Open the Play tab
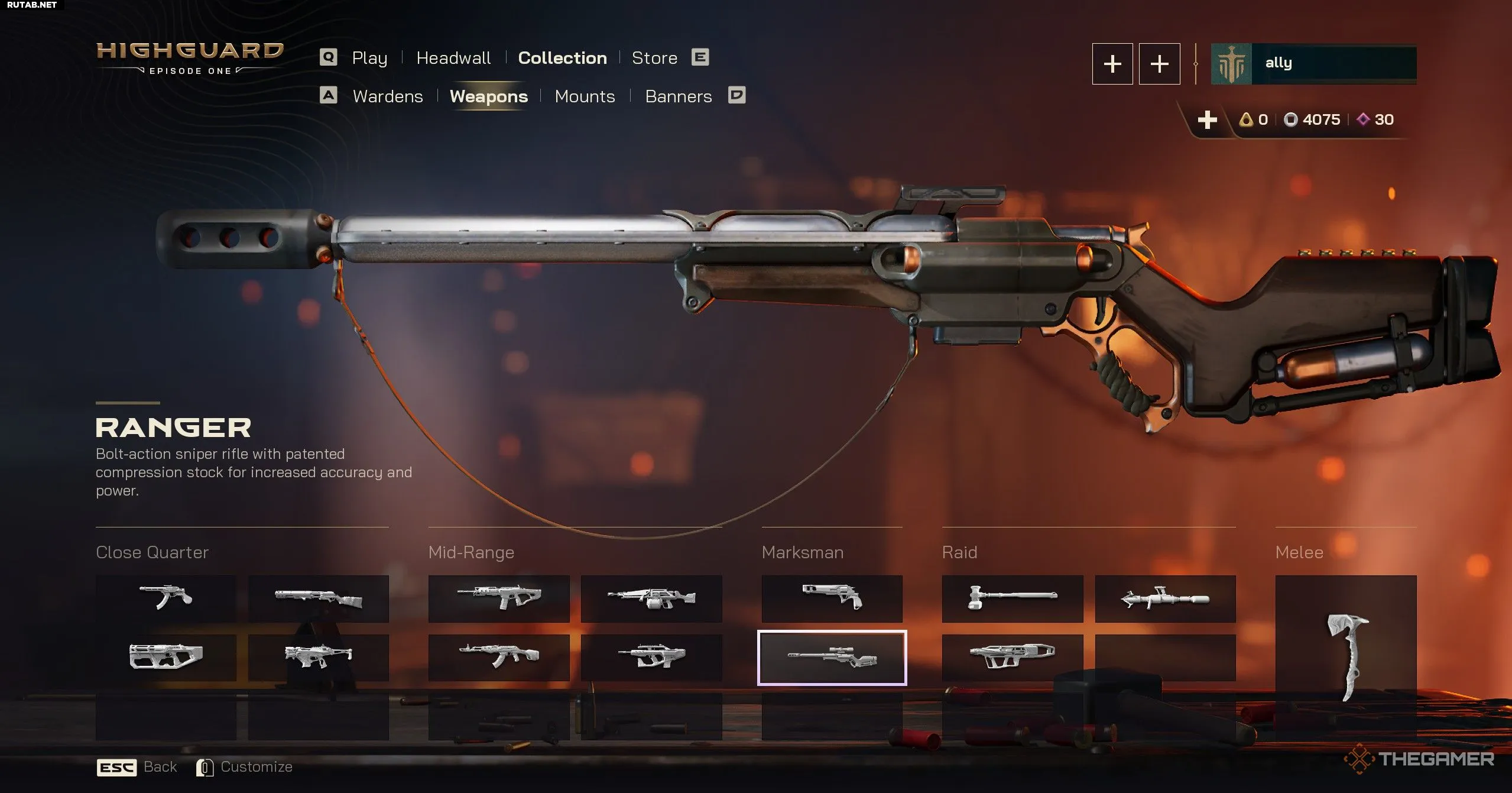Screen dimensions: 1512x793 (x=369, y=58)
